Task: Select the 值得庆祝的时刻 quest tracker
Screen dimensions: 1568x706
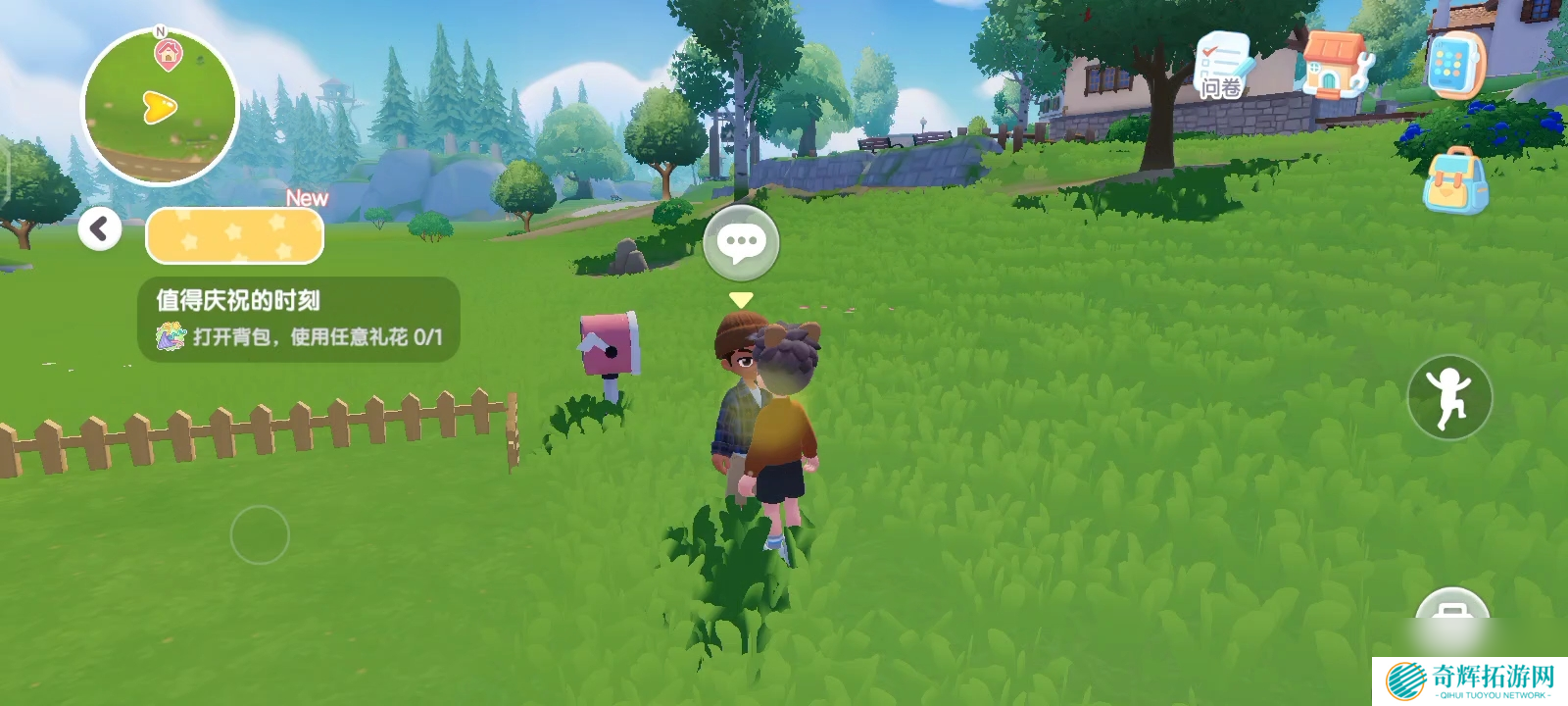Action: click(299, 320)
